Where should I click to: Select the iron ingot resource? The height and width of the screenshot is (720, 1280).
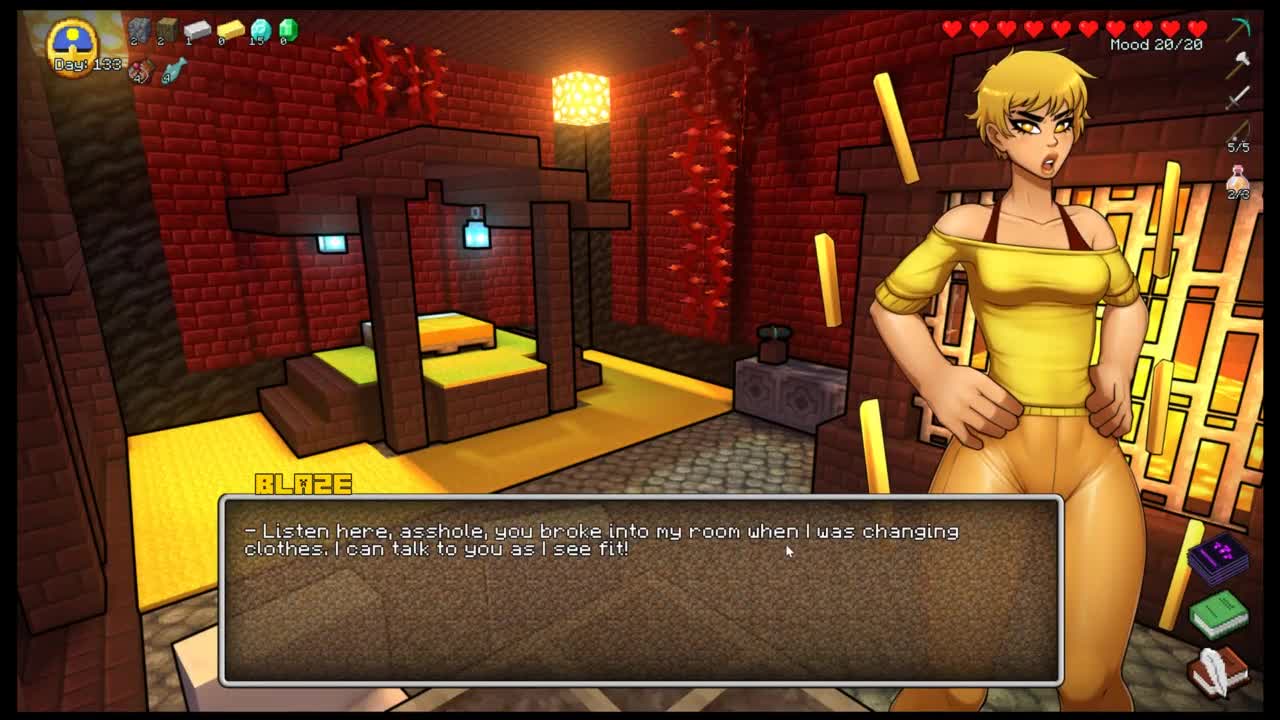tap(197, 30)
